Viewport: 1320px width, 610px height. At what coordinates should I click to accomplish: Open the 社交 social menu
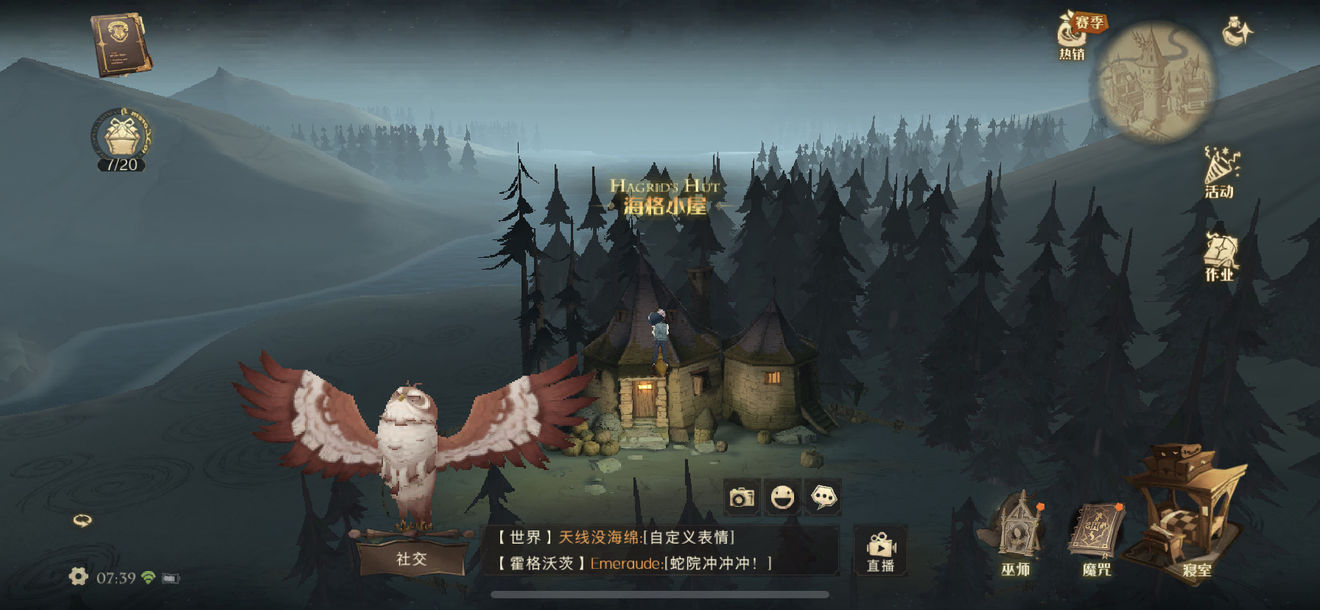[x=411, y=558]
